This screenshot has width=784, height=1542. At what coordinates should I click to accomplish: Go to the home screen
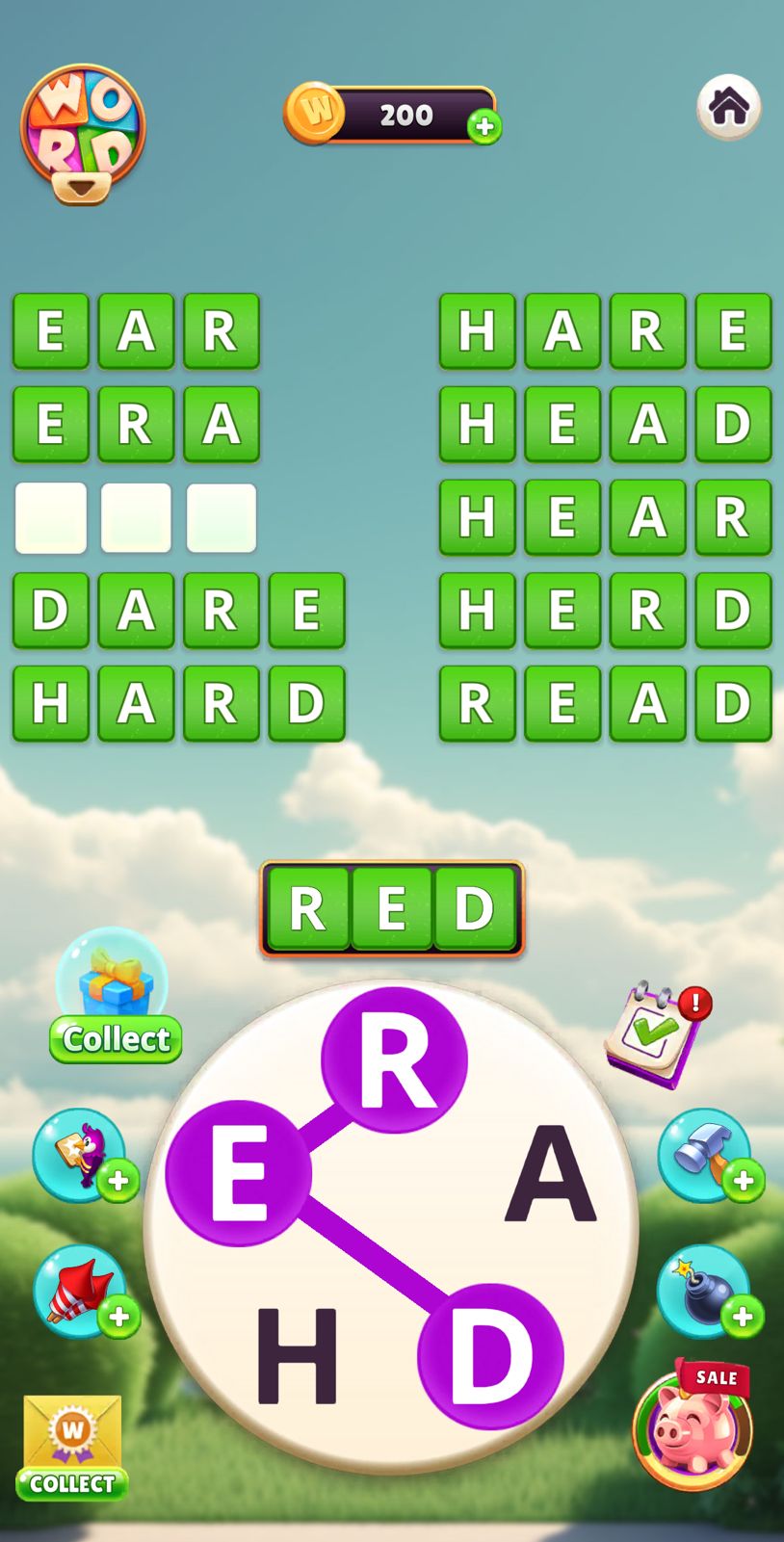coord(728,107)
